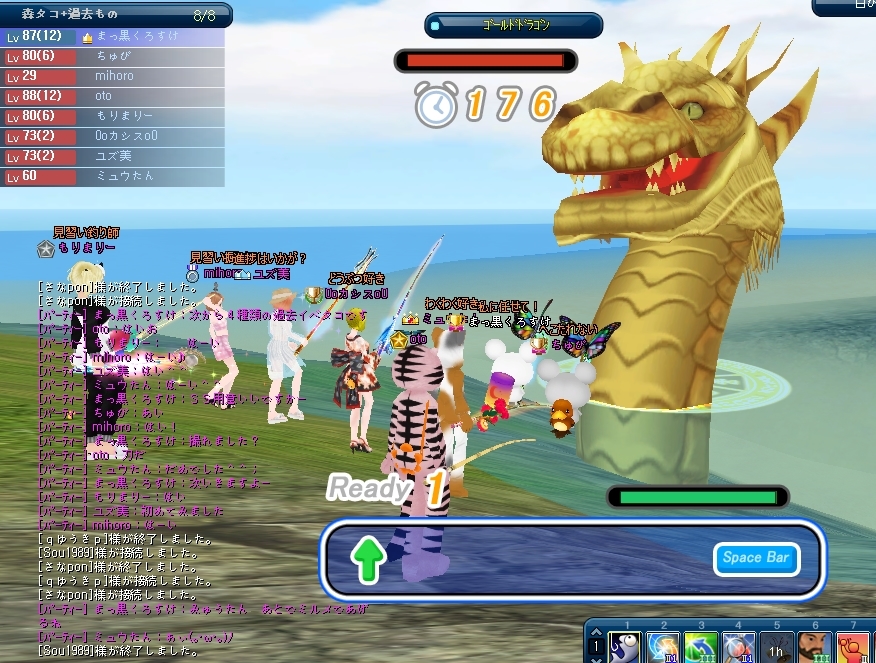Switch hotbar page with the up arrow
The image size is (876, 663).
coord(596,631)
